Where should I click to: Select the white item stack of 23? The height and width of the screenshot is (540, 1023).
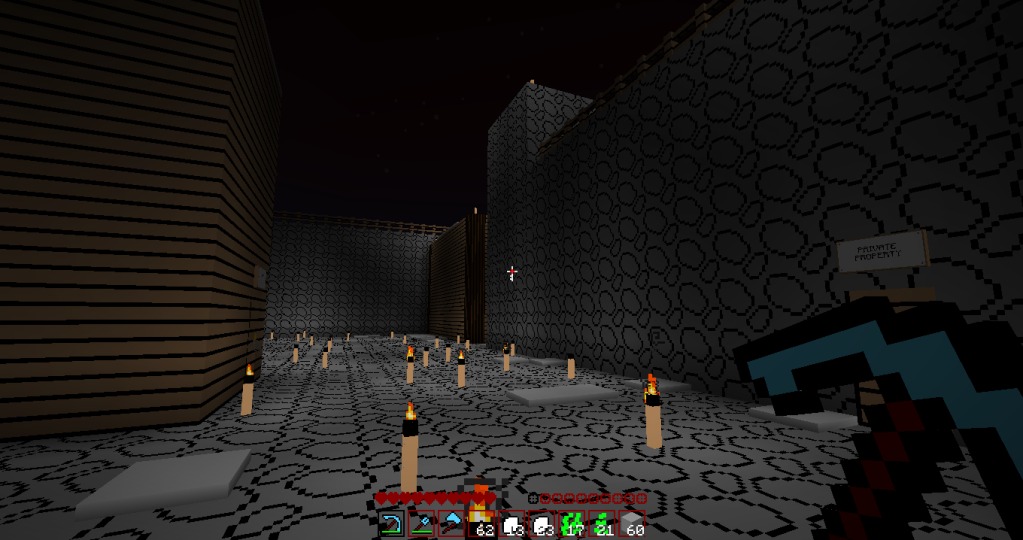(542, 523)
